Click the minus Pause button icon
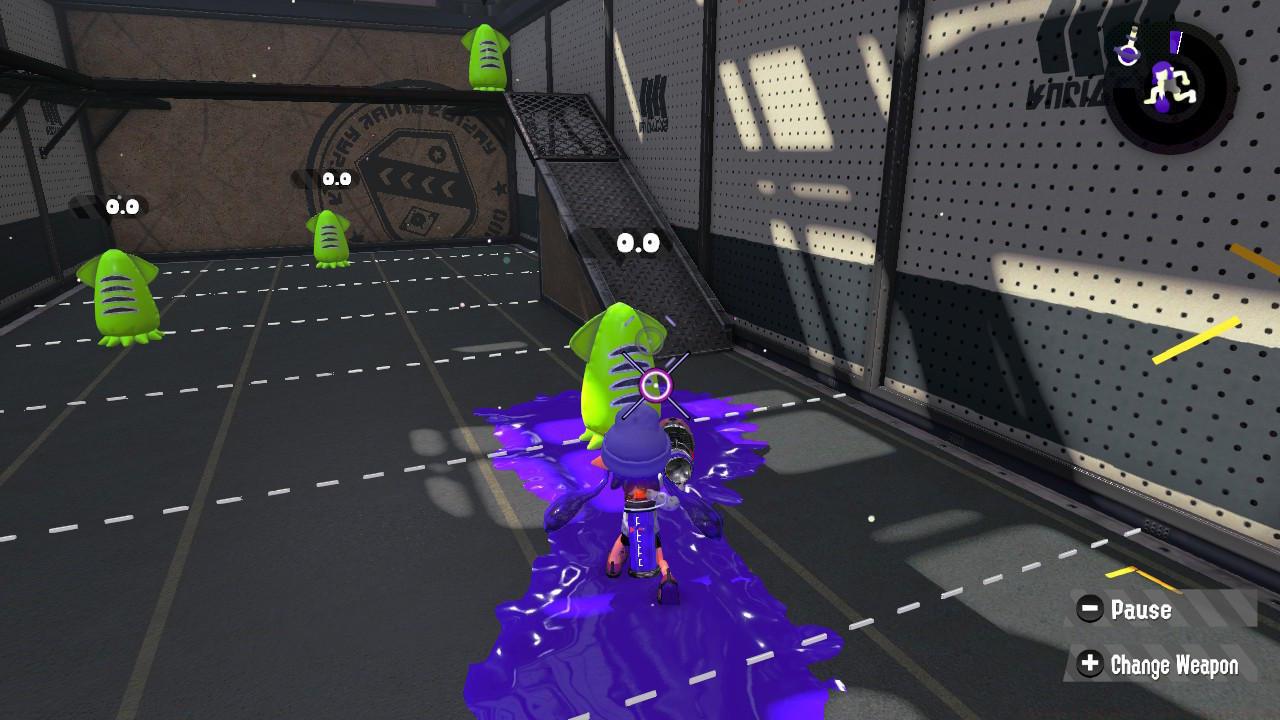 coord(1092,609)
